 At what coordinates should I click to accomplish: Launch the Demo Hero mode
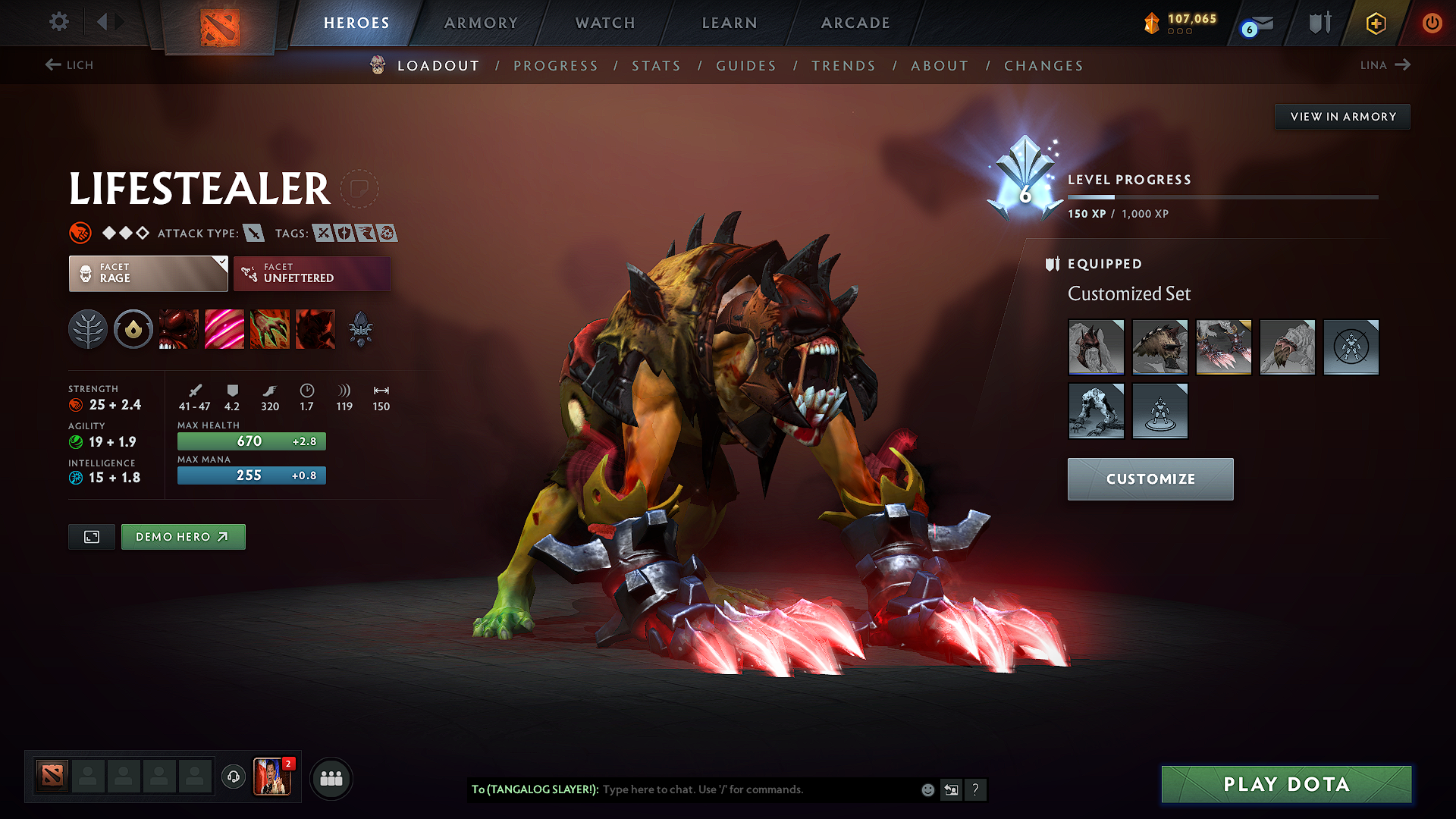(183, 537)
